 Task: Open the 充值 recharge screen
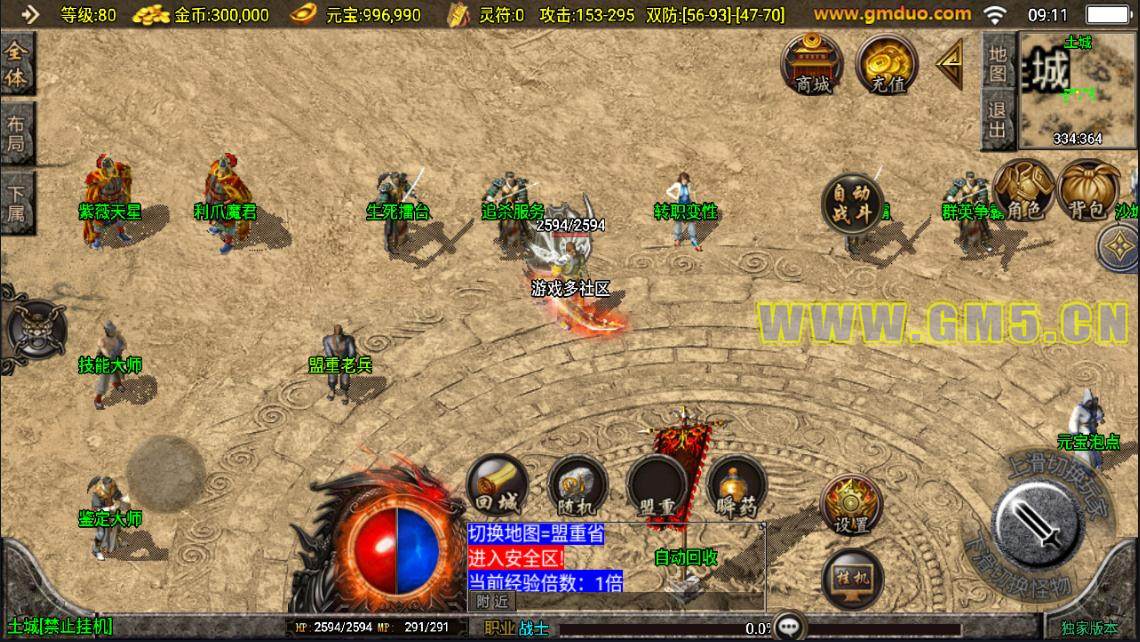pyautogui.click(x=886, y=62)
